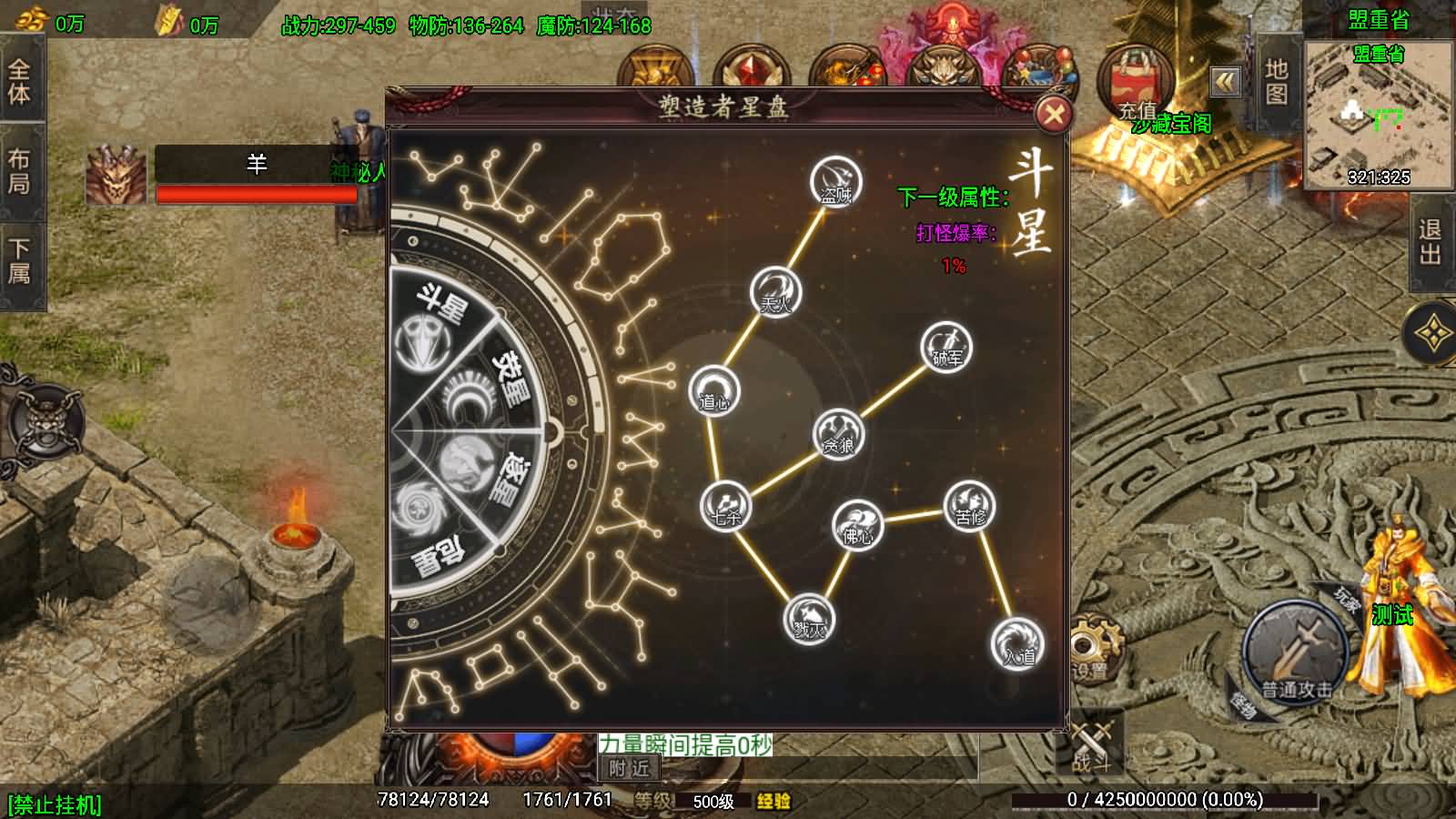1456x819 pixels.
Task: Select the 全体 side tab
Action: 19,81
